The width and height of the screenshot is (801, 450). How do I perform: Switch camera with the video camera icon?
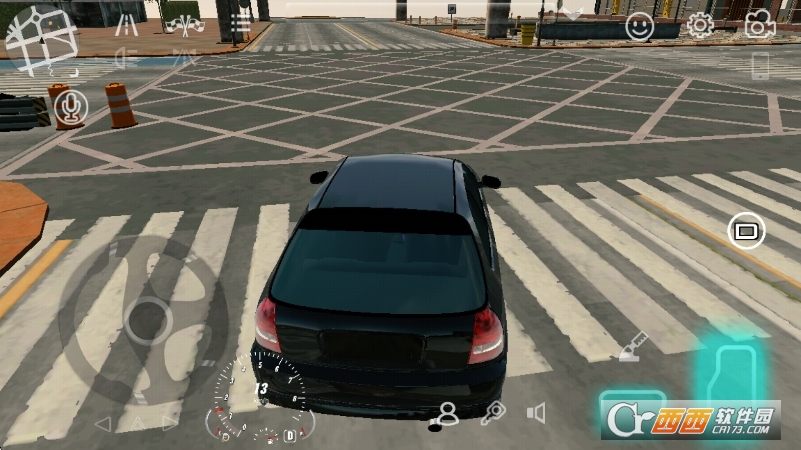(760, 25)
